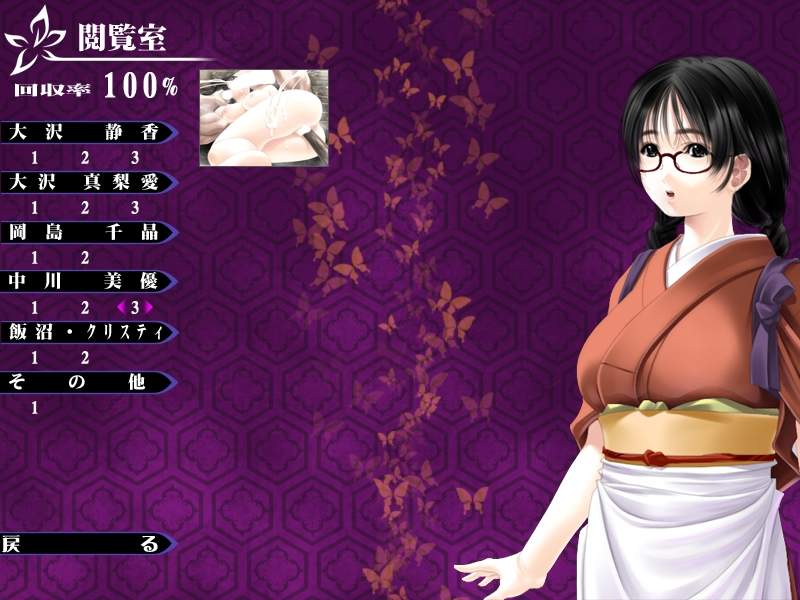Select the 岡島 千晶 category

(x=85, y=232)
